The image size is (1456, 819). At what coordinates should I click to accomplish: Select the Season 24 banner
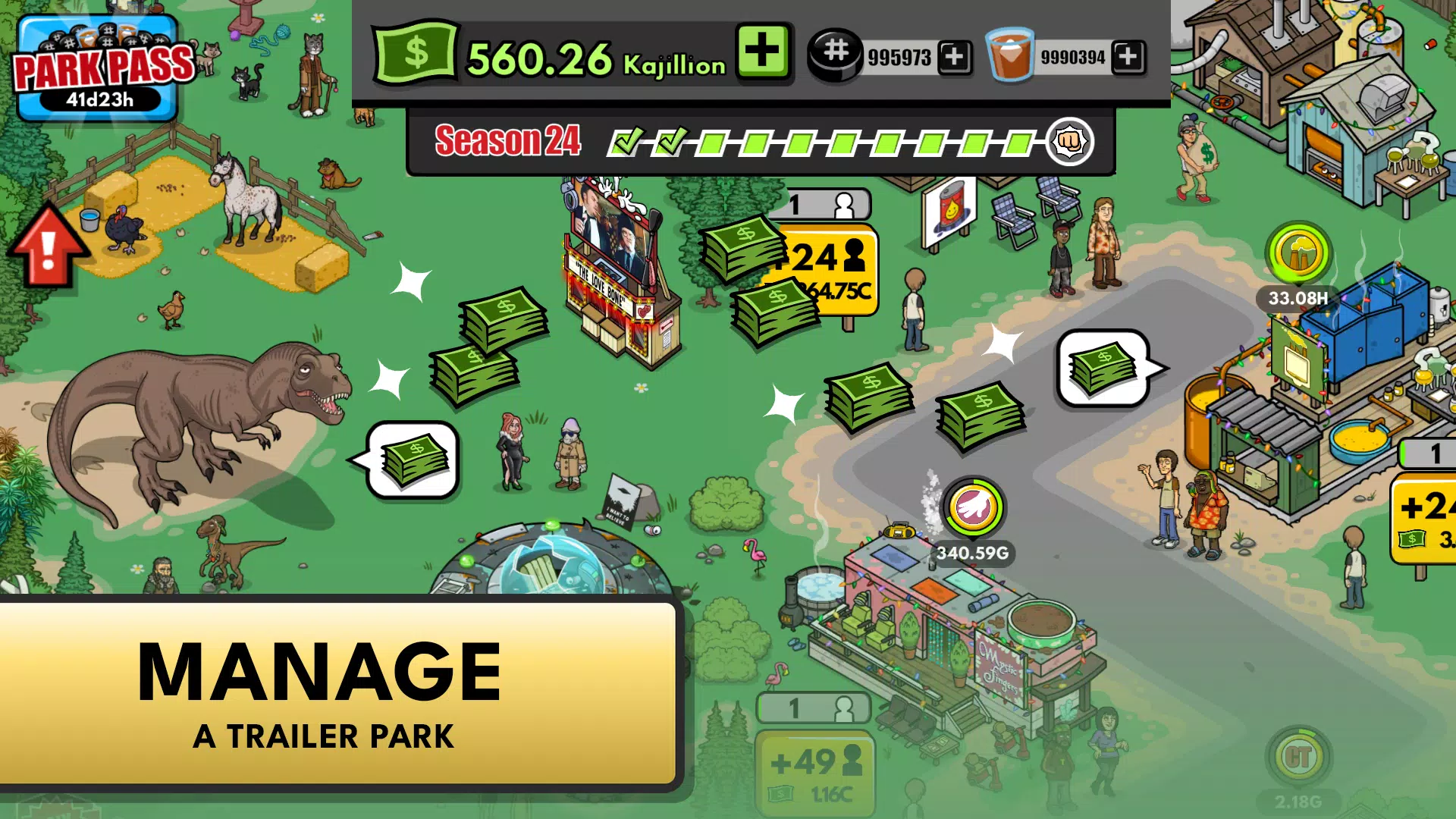510,141
